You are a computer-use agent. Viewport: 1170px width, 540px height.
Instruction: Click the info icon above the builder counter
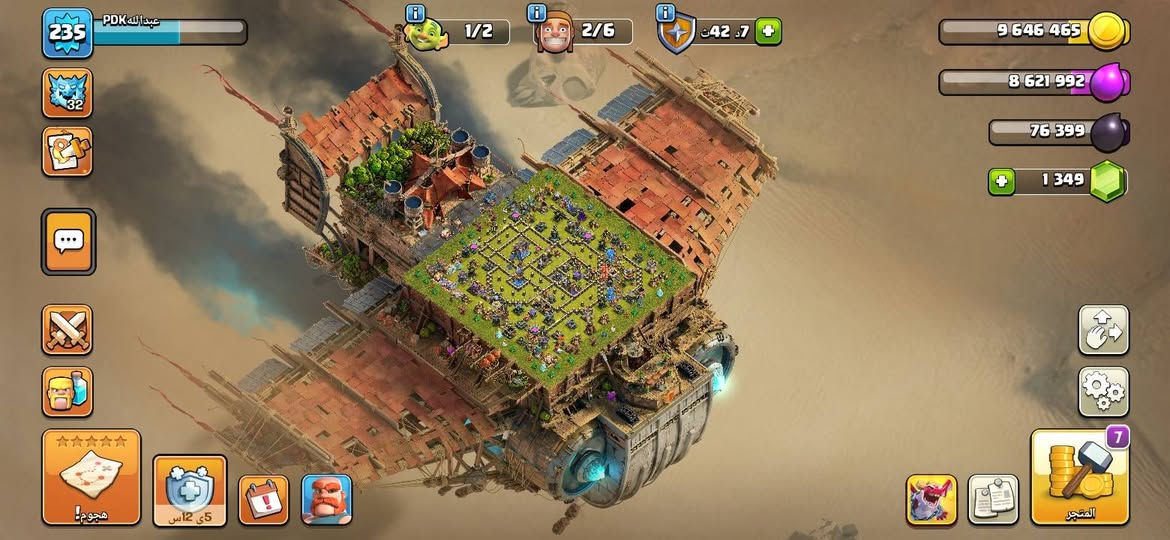point(536,13)
